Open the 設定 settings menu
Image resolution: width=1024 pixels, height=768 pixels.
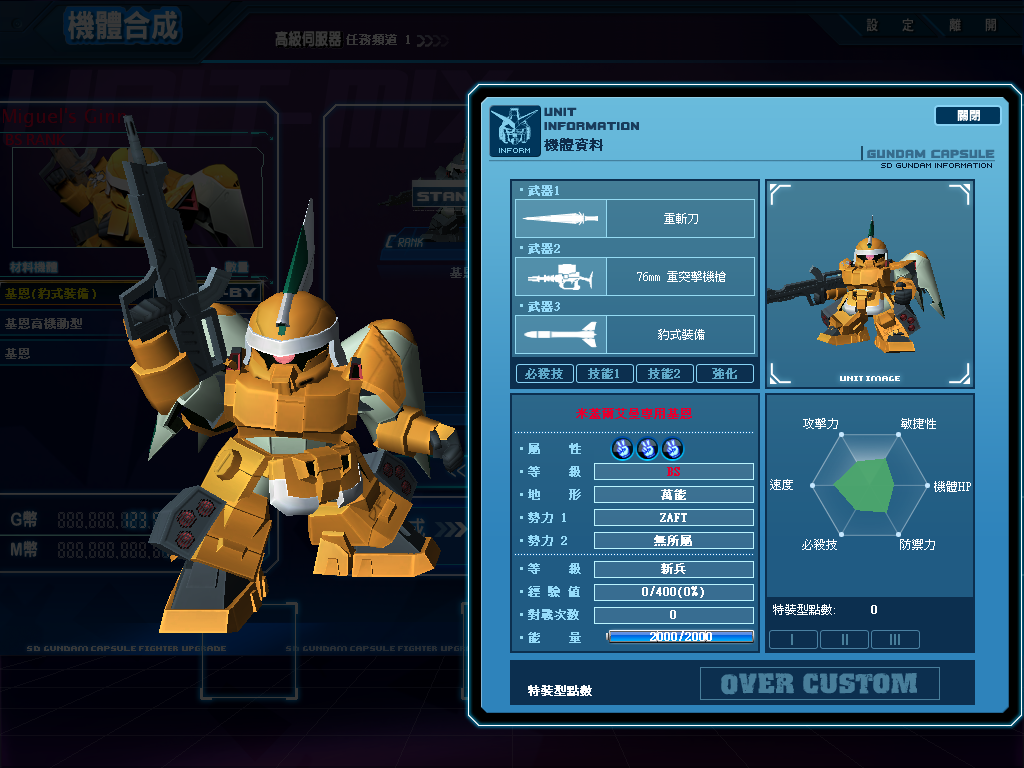point(890,25)
